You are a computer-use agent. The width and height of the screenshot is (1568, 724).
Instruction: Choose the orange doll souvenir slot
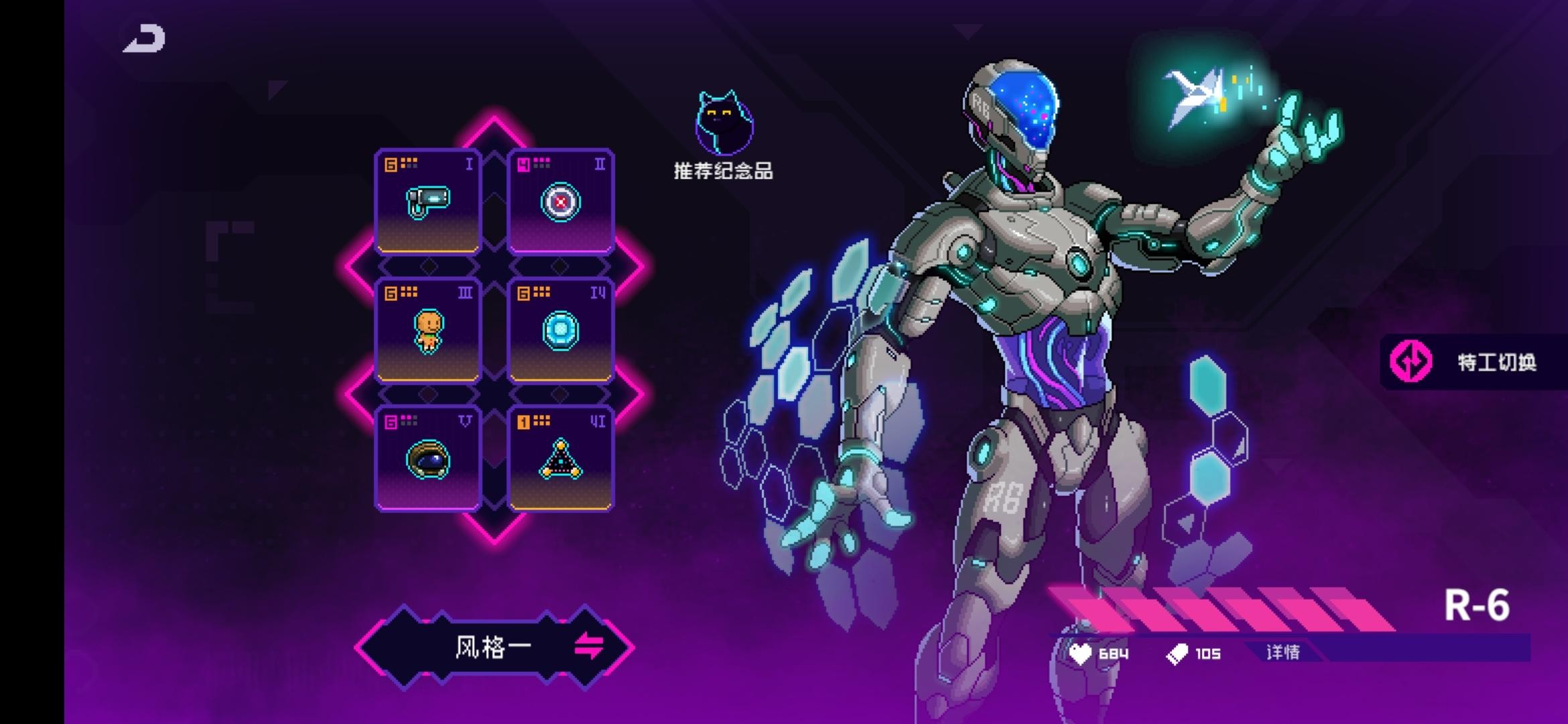[428, 330]
